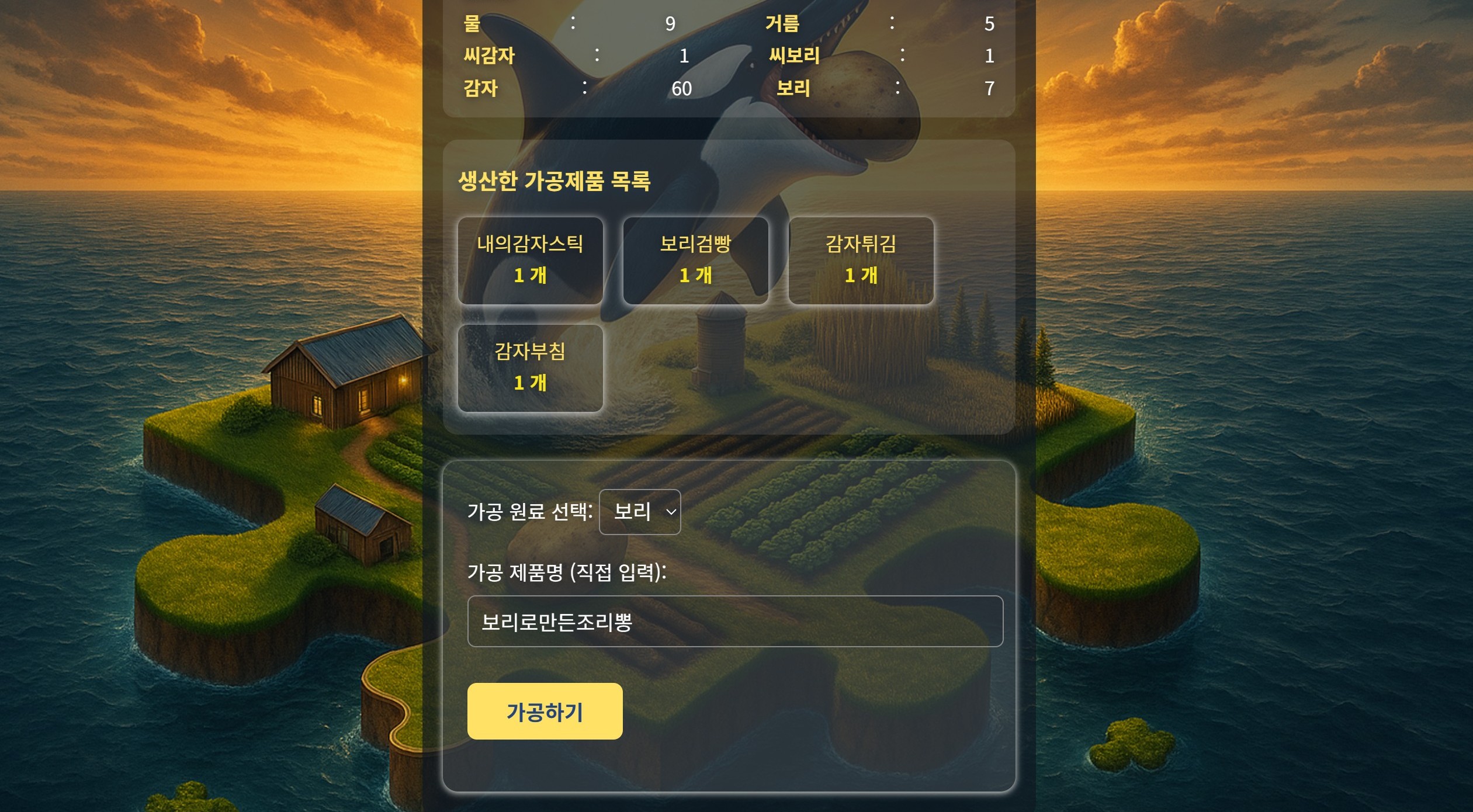Select the 내의감자스틱 product card
This screenshot has width=1473, height=812.
coord(531,261)
